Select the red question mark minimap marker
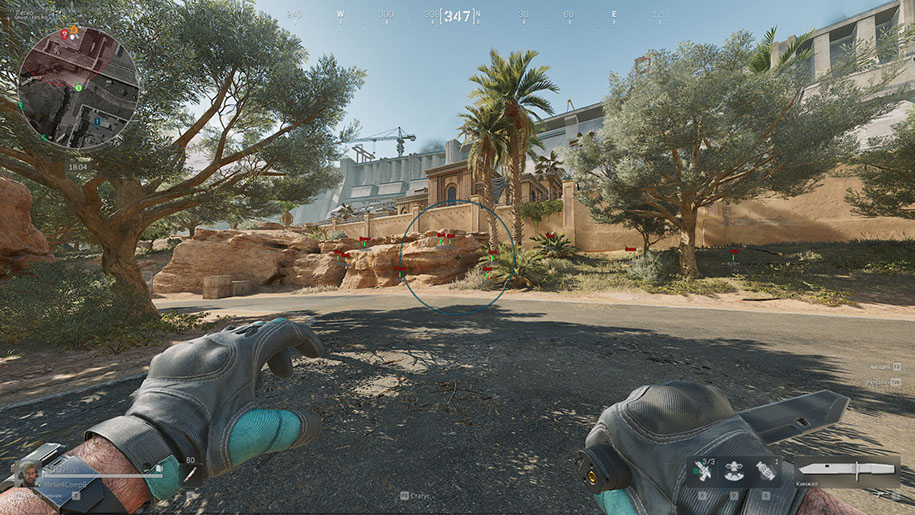This screenshot has width=915, height=515. click(64, 34)
